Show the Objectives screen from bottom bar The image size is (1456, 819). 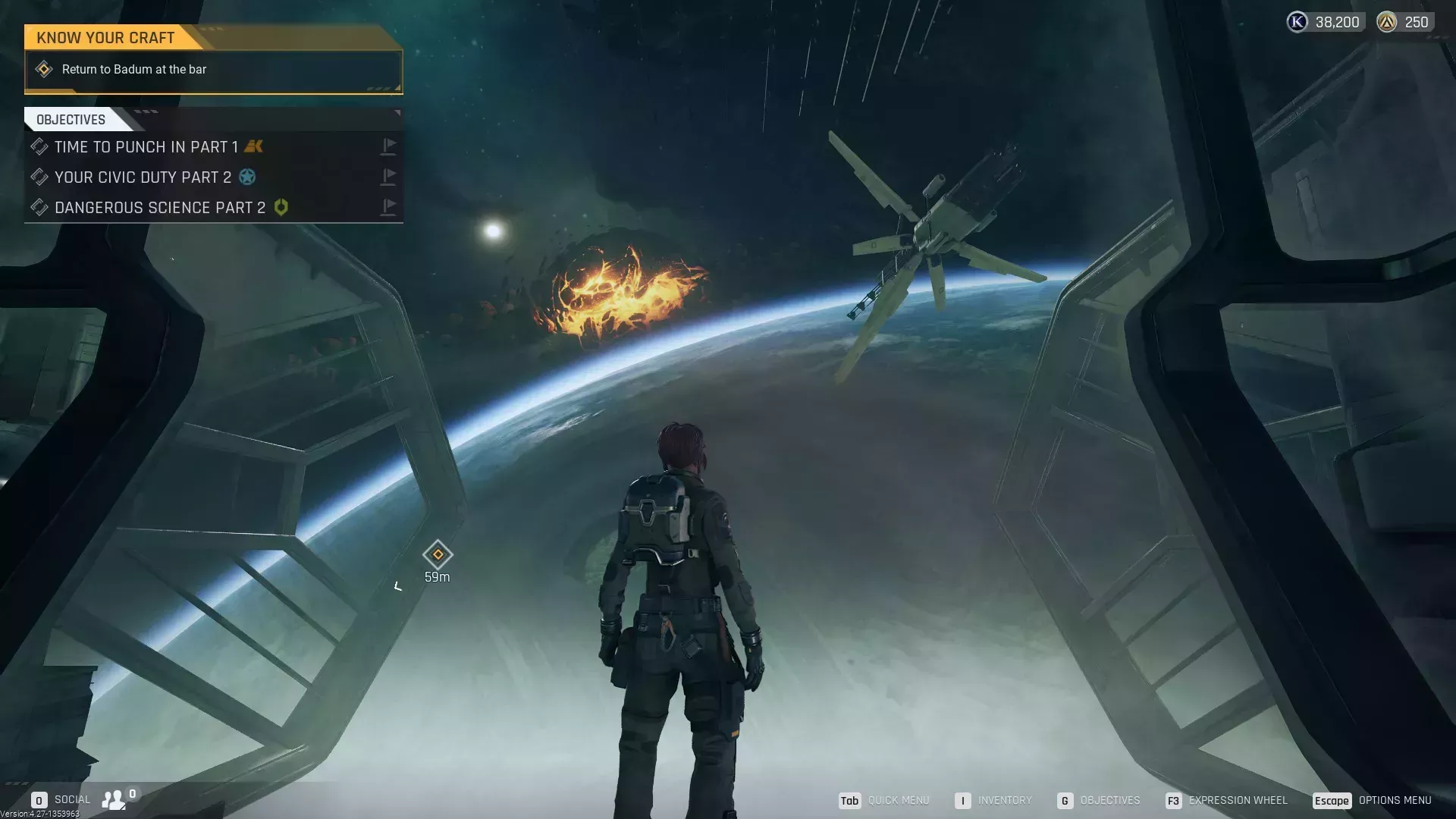[x=1099, y=801]
